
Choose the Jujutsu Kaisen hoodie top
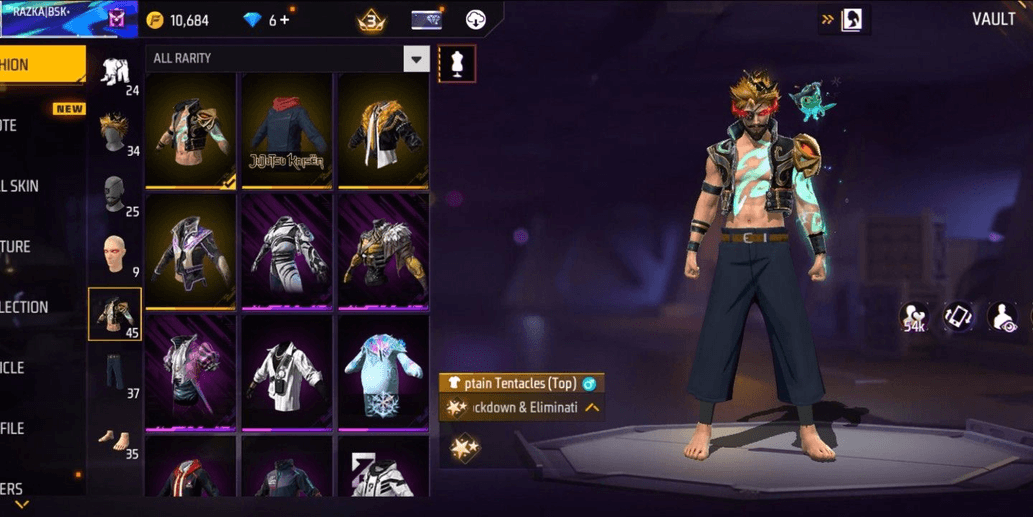coord(287,130)
